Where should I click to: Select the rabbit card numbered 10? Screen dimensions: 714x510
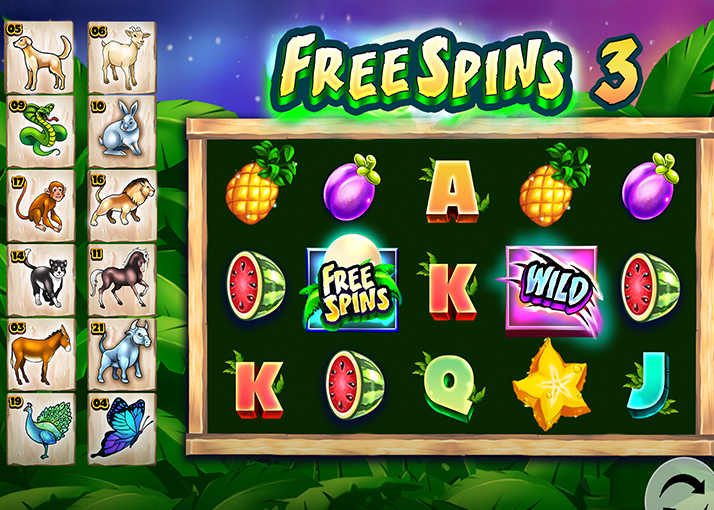[x=122, y=131]
